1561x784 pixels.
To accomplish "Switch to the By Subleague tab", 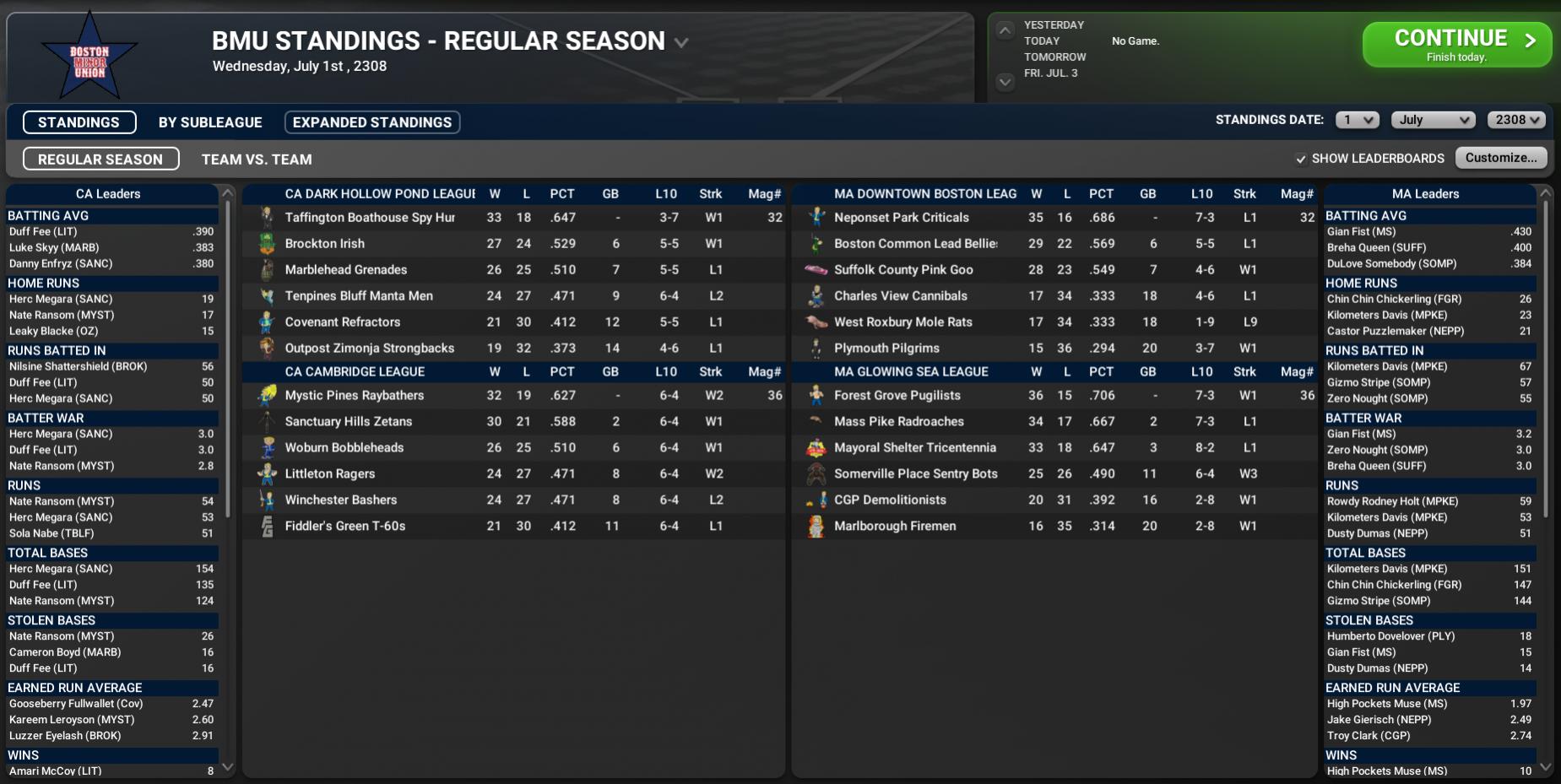I will pyautogui.click(x=210, y=122).
